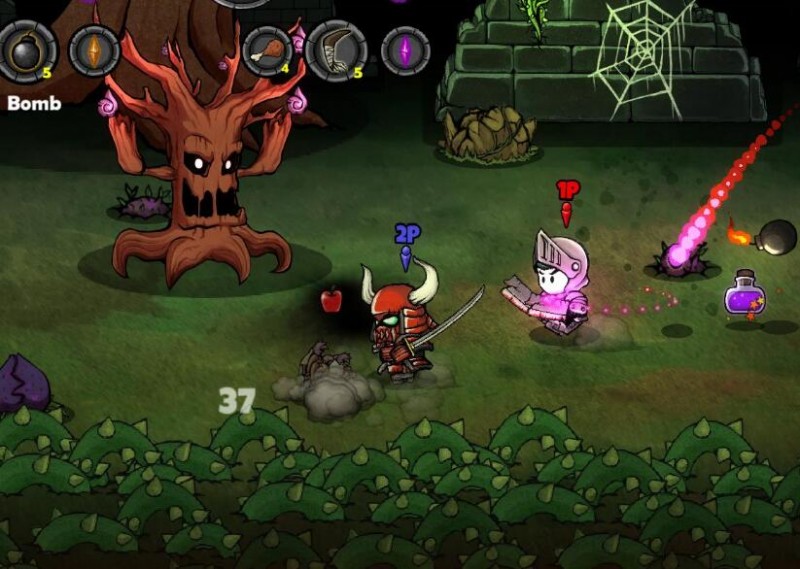Use the roasted meat drumstick item
The height and width of the screenshot is (569, 800).
pos(267,50)
